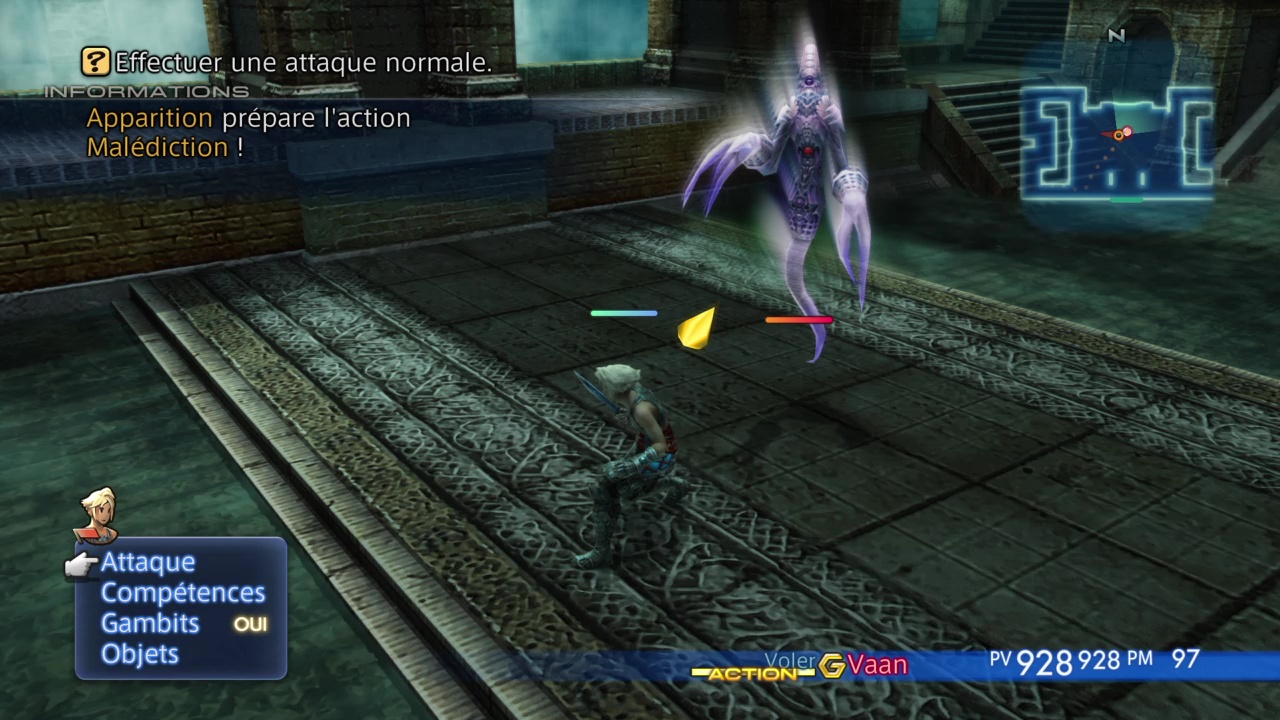Select the Attaque command
This screenshot has width=1280, height=720.
pos(148,562)
